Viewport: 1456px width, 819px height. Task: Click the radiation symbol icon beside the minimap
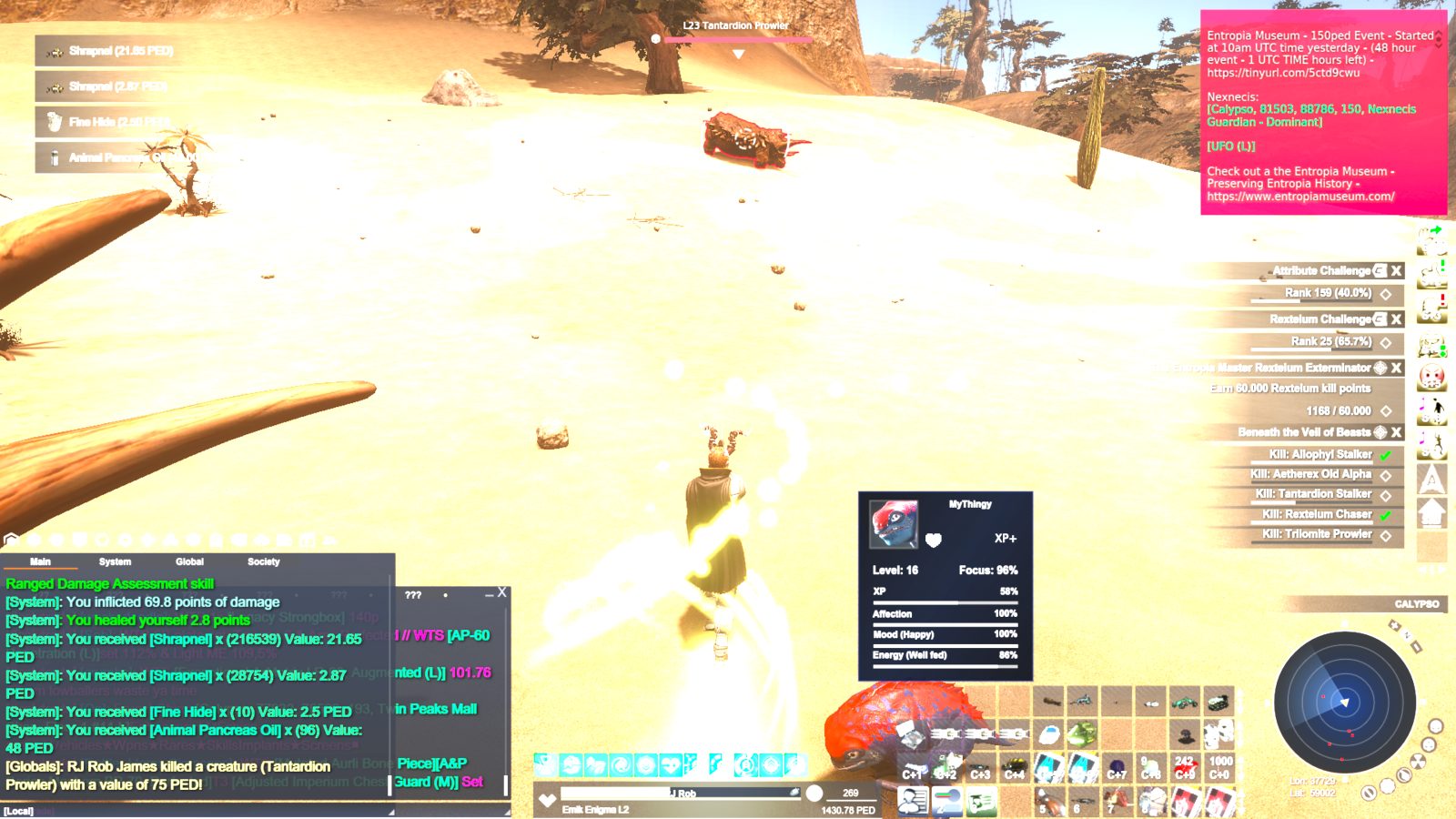(x=1417, y=761)
